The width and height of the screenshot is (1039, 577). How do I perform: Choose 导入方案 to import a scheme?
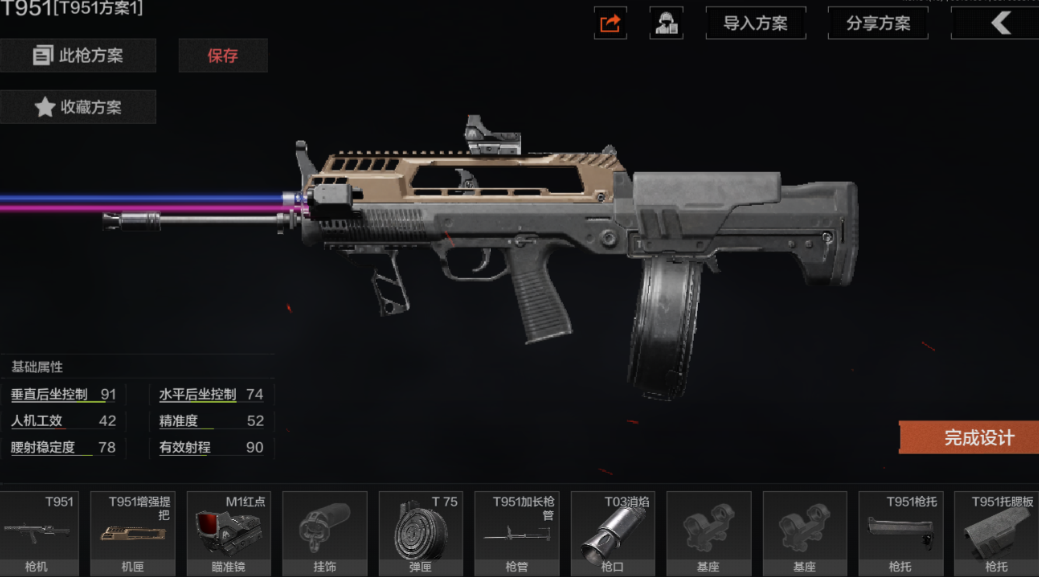[x=755, y=23]
